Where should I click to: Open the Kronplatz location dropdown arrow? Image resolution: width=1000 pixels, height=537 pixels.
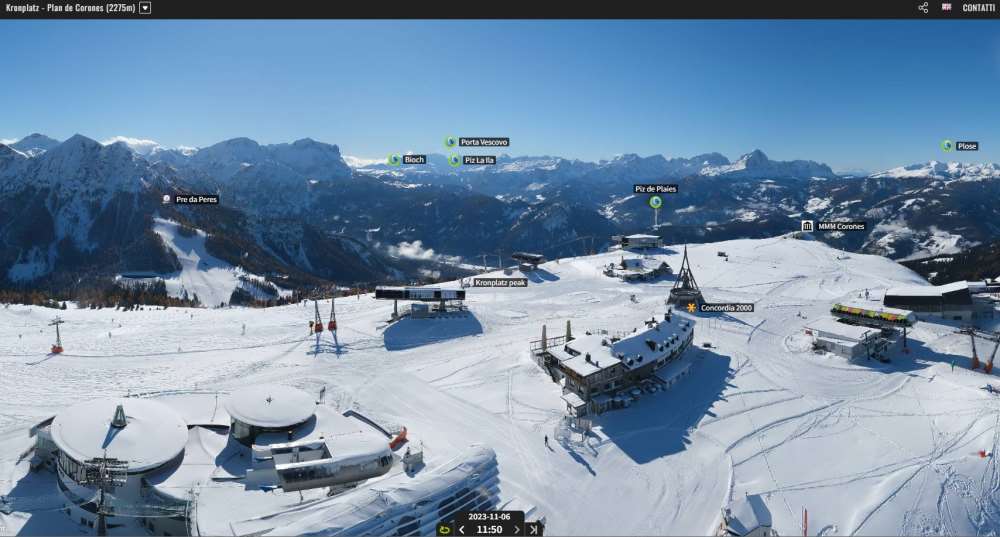click(145, 8)
